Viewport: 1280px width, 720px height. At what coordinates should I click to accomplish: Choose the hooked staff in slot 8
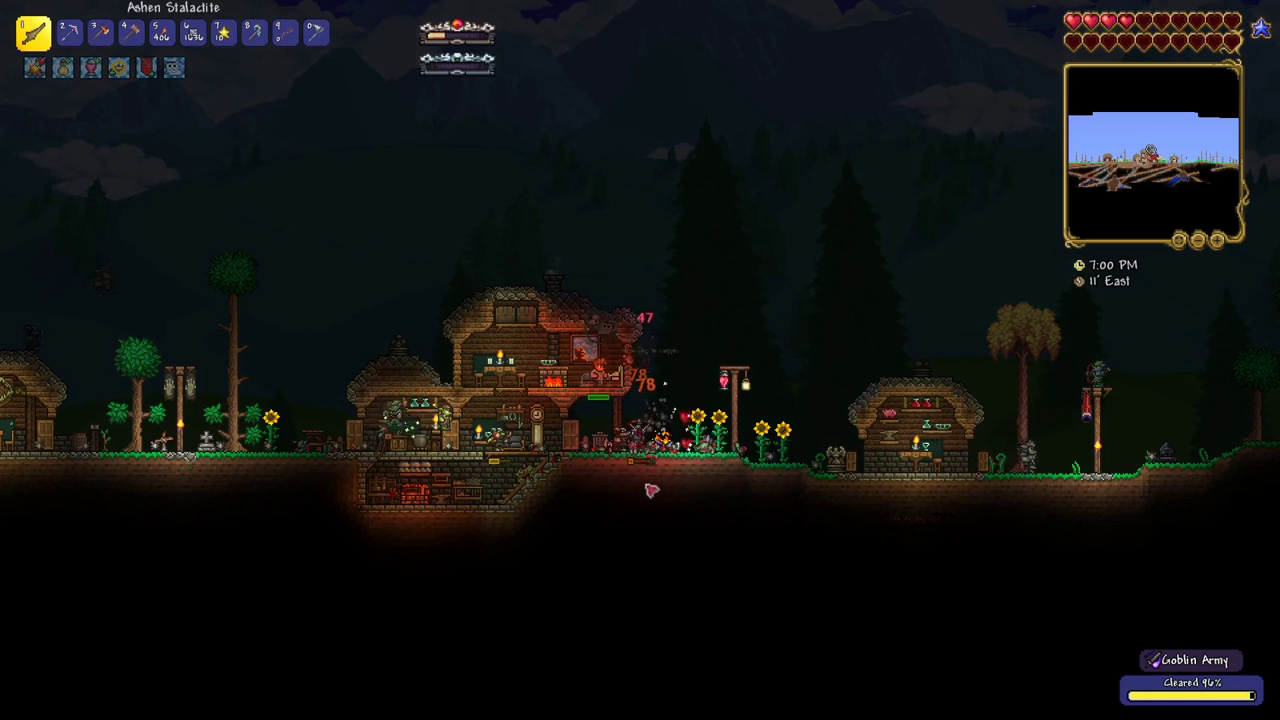254,33
